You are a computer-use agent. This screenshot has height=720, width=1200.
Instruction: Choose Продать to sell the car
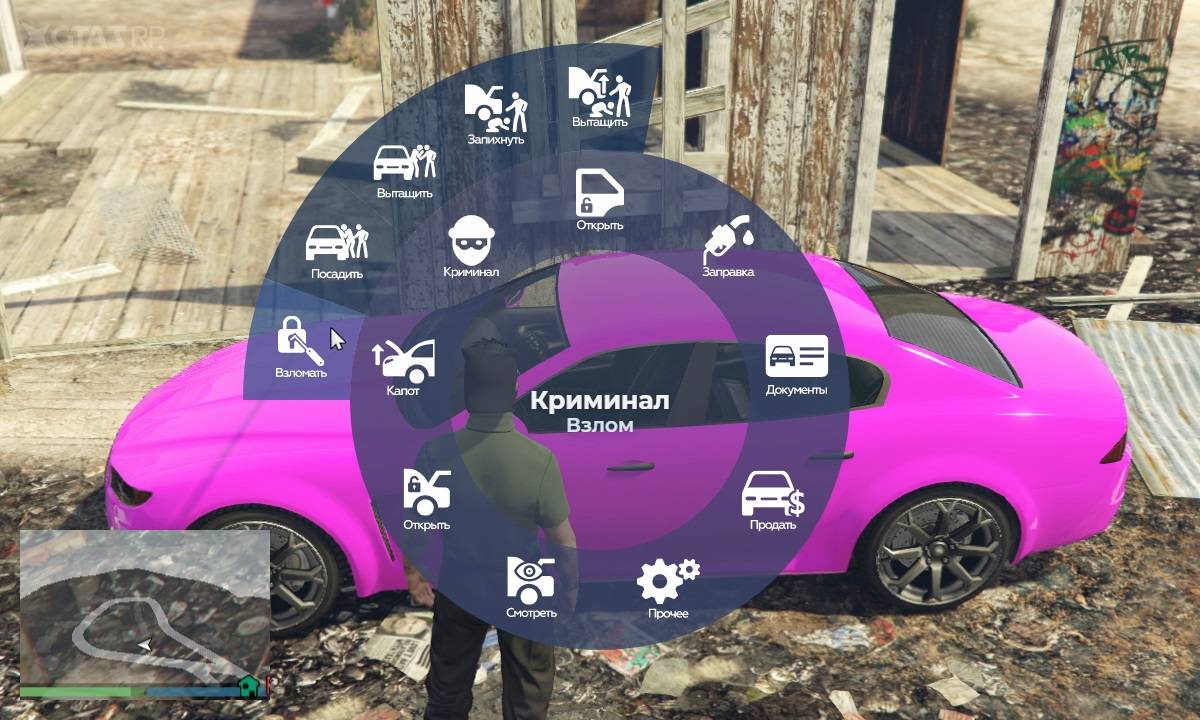(x=773, y=498)
